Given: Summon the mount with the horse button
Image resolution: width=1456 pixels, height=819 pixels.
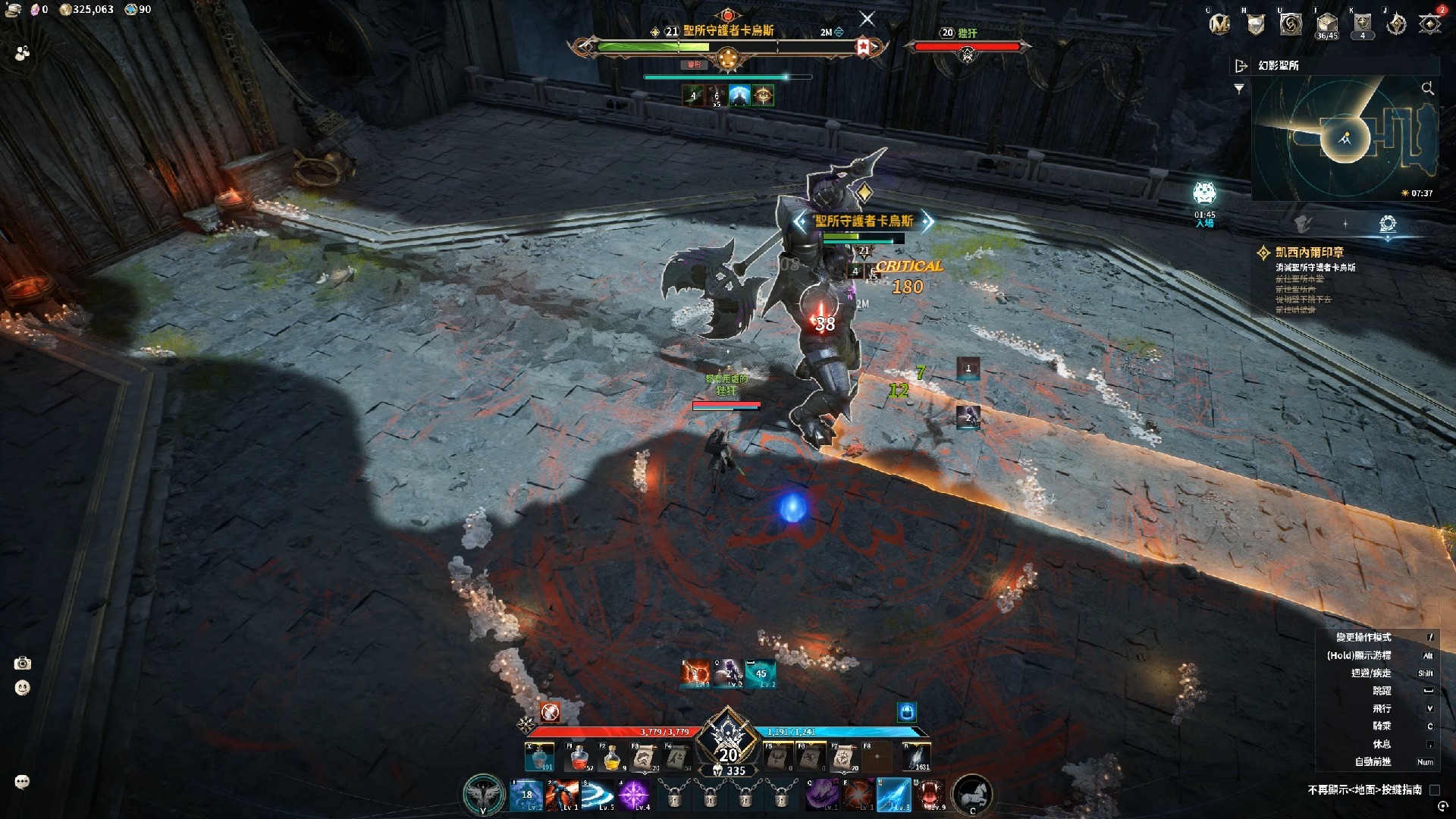Looking at the screenshot, I should [971, 795].
